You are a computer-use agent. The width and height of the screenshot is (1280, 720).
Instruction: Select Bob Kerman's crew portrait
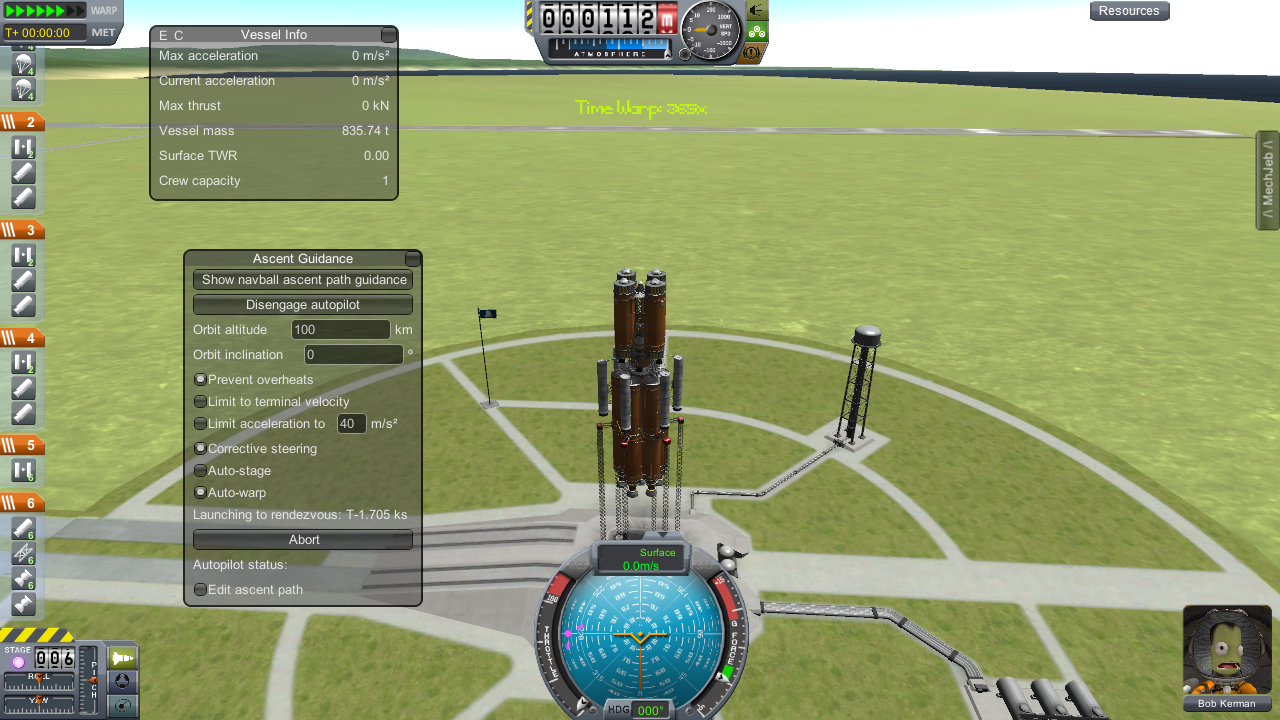tap(1227, 650)
